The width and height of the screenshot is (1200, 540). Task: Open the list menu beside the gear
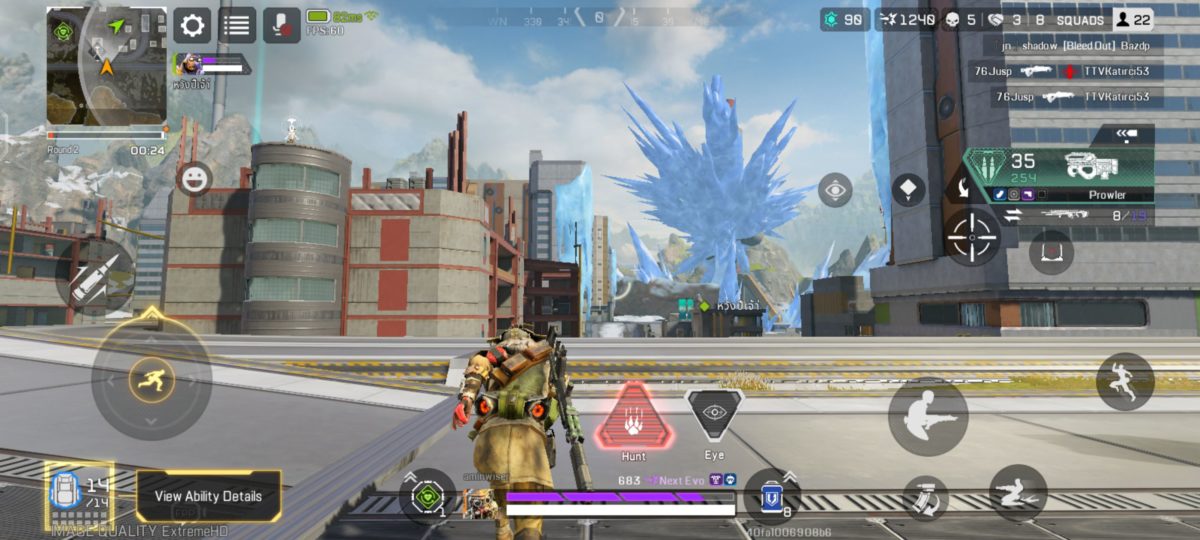tap(237, 25)
